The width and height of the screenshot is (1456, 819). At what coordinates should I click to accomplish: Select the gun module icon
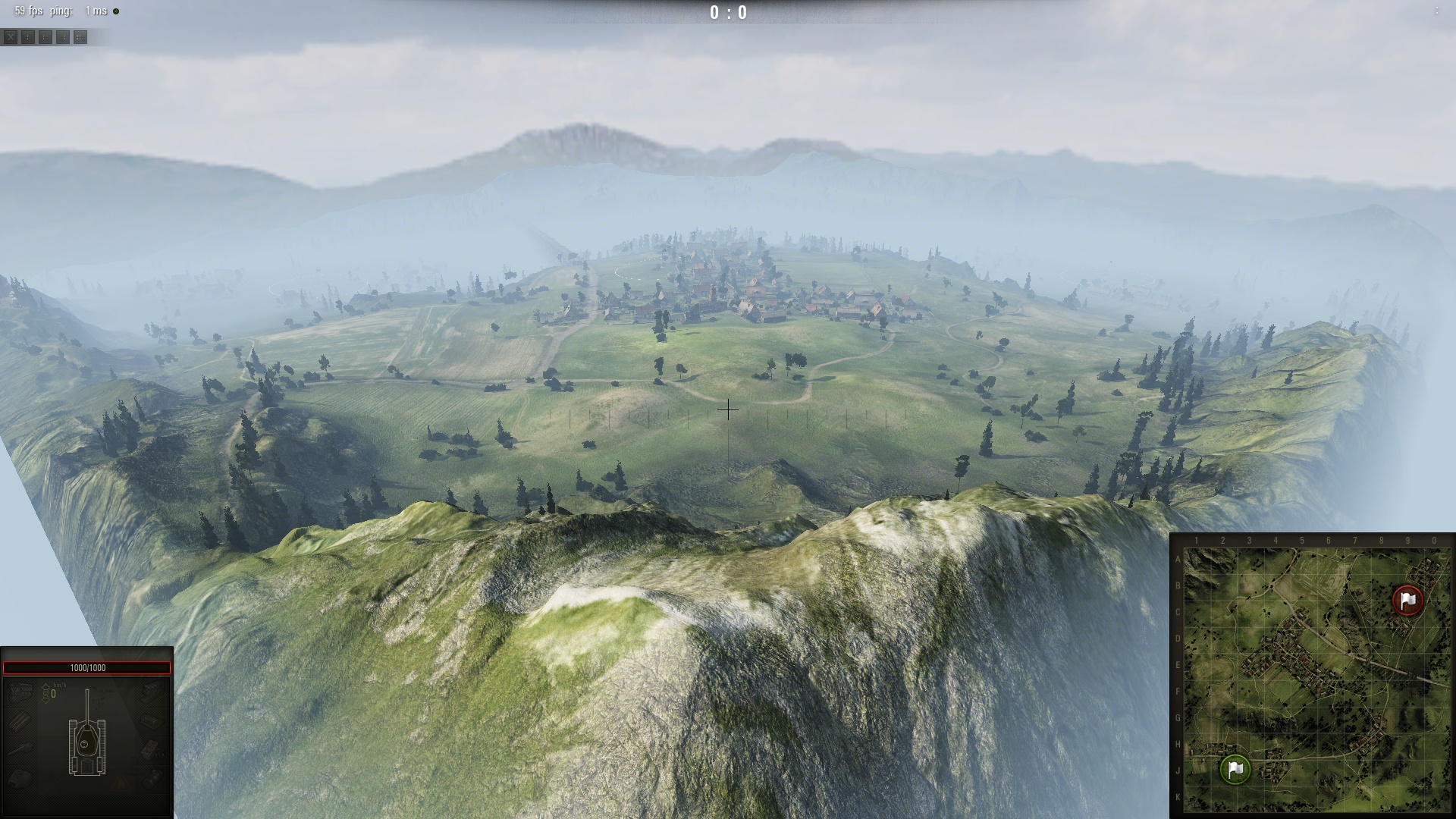(x=21, y=748)
